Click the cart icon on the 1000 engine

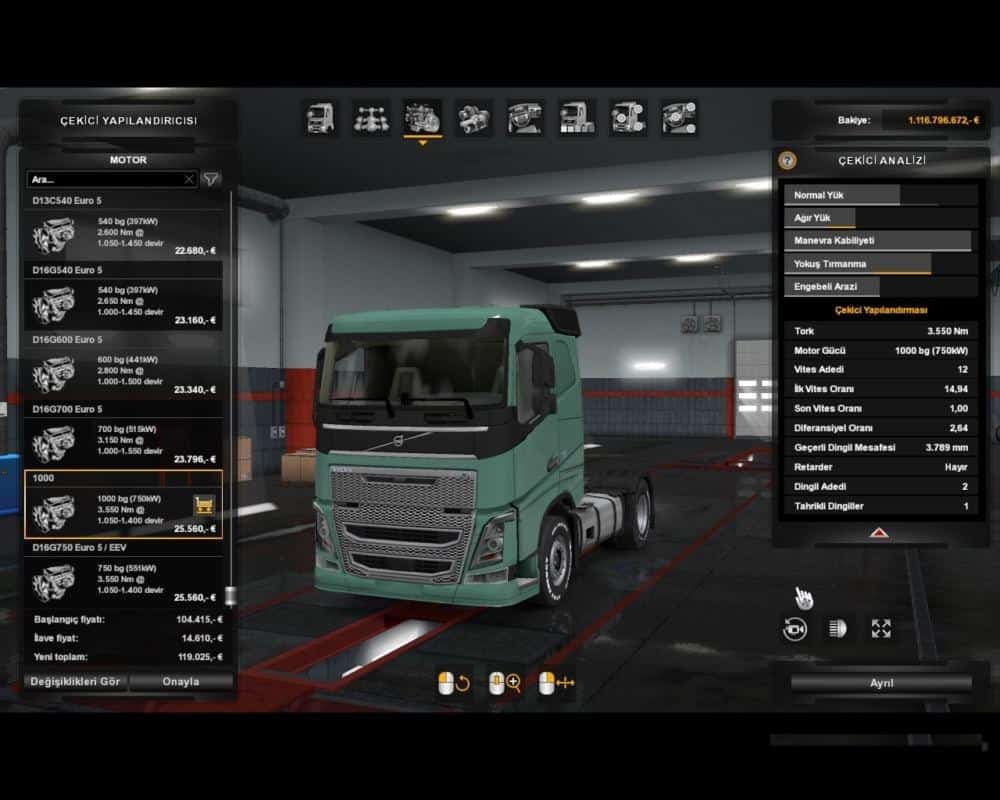click(x=204, y=505)
